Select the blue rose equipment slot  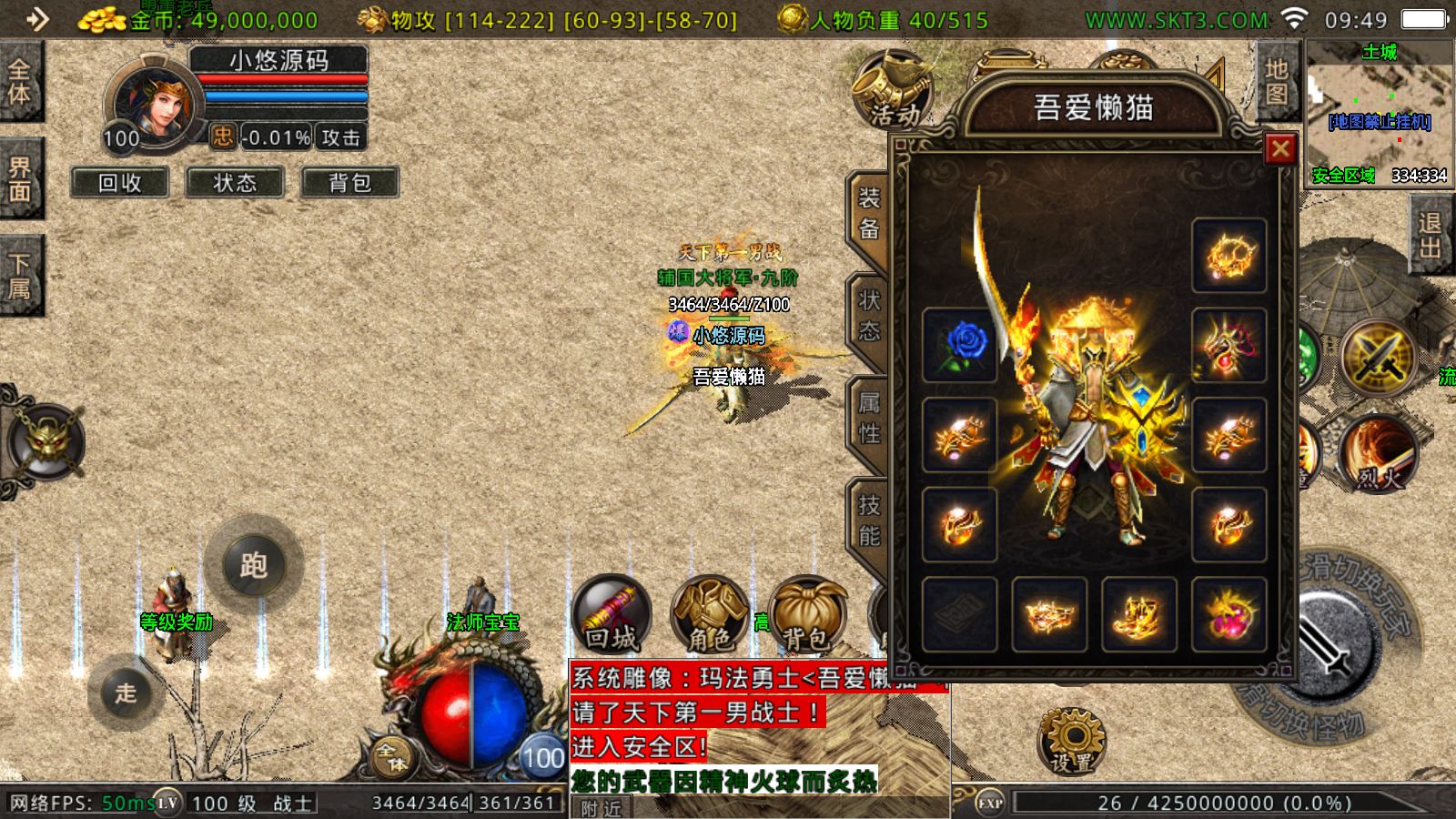click(960, 345)
